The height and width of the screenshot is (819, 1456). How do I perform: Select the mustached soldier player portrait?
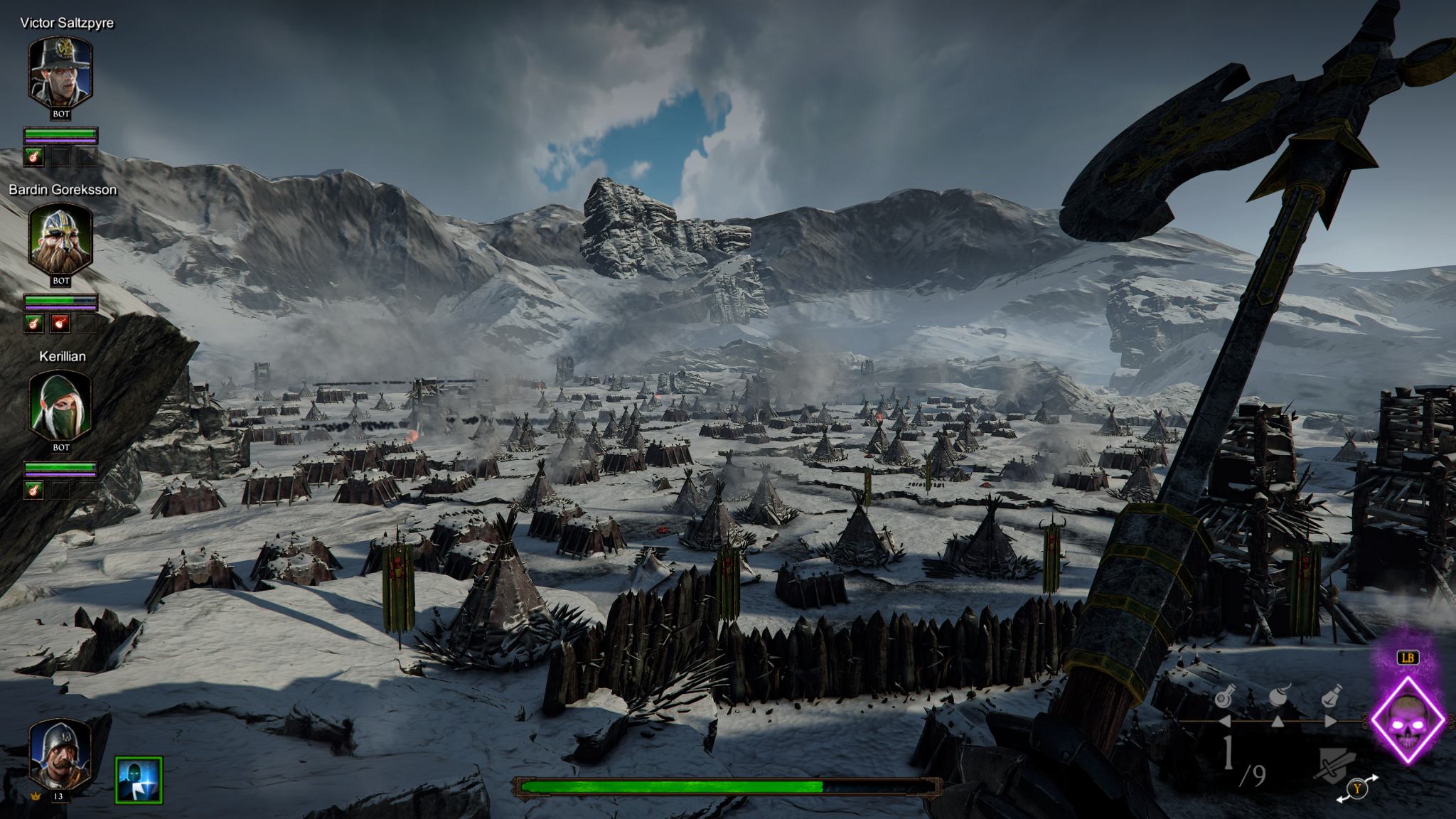point(59,756)
